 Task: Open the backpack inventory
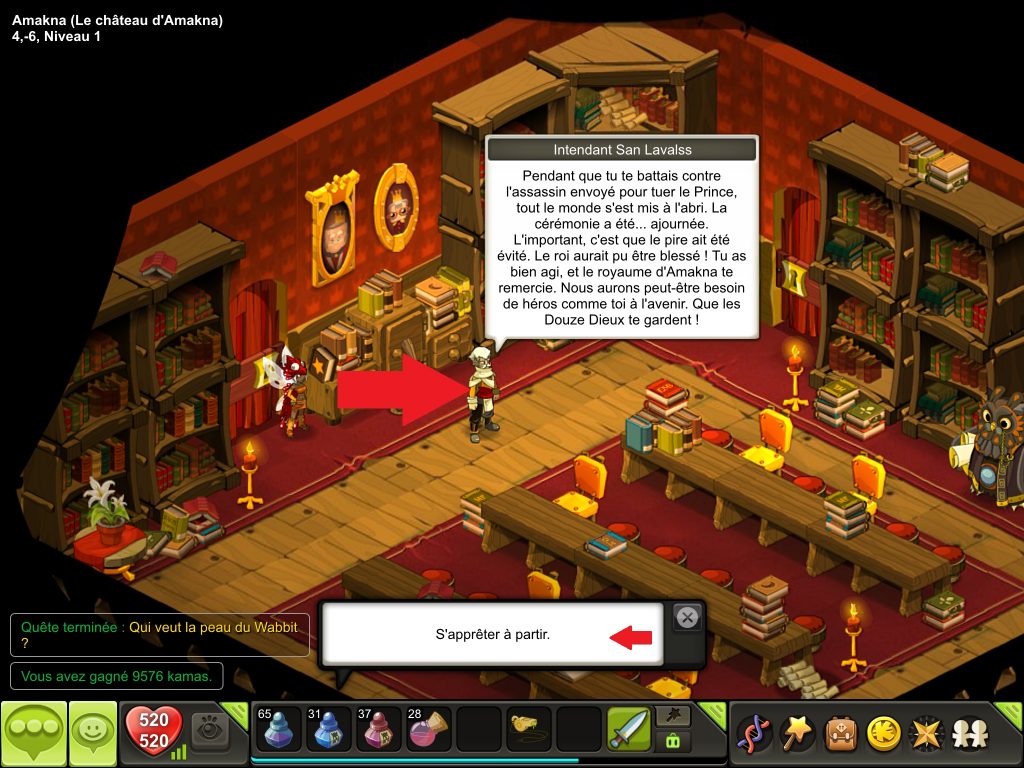click(840, 734)
